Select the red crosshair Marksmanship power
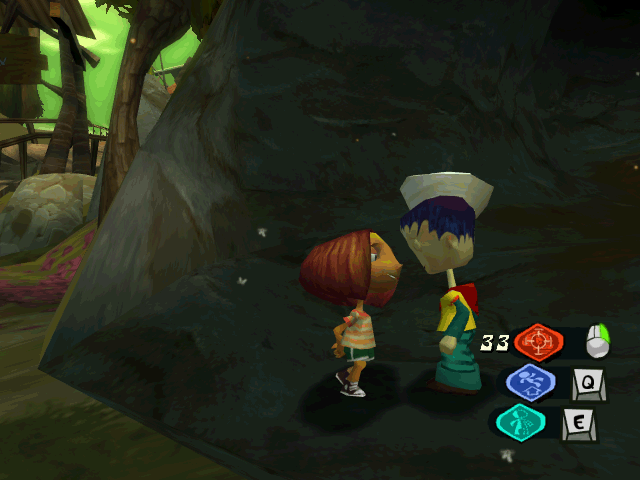This screenshot has height=480, width=640. pos(539,342)
